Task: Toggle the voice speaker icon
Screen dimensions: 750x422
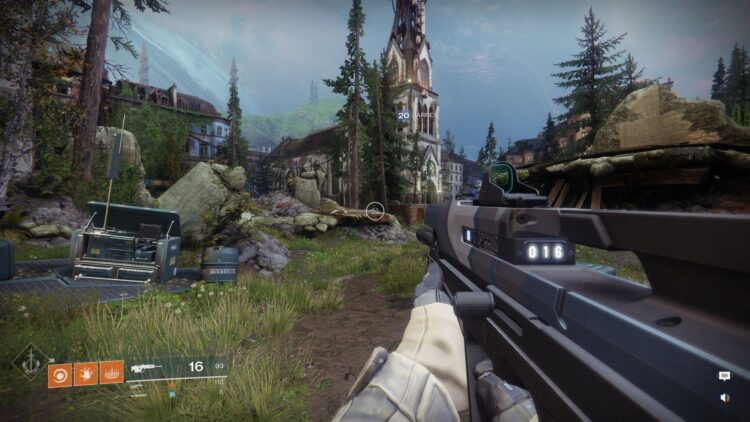Action: tap(724, 397)
